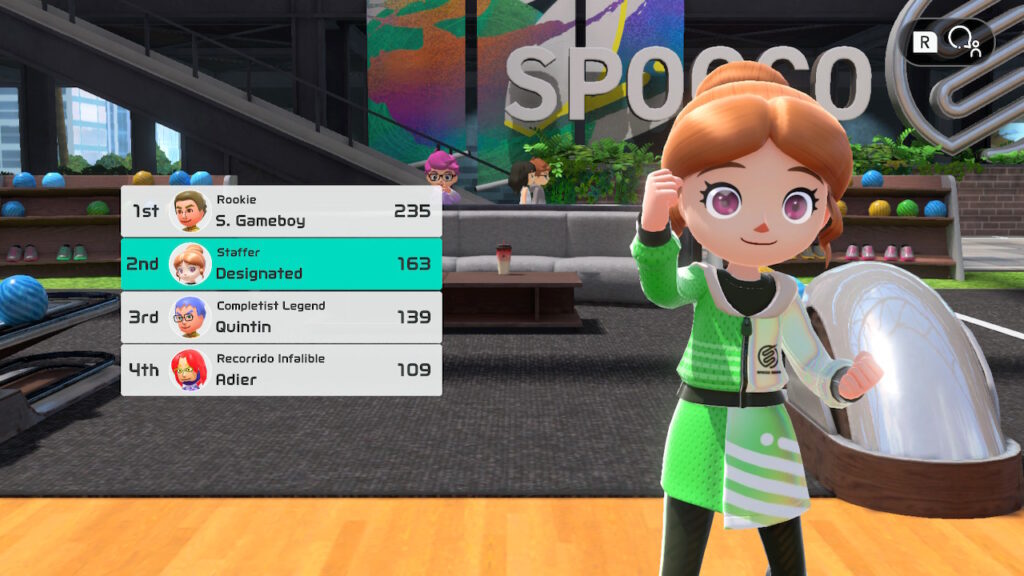Pick Quintin's third place result row
The height and width of the screenshot is (576, 1024).
281,317
